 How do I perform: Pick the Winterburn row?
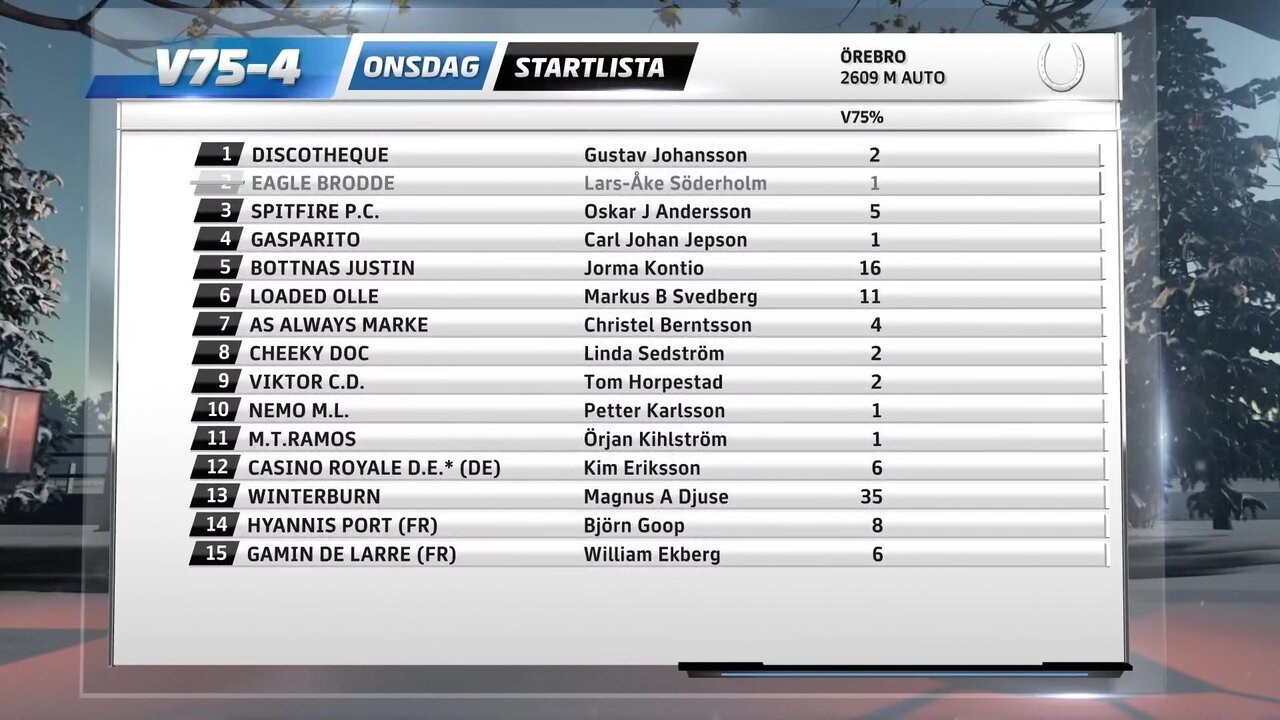pos(314,496)
